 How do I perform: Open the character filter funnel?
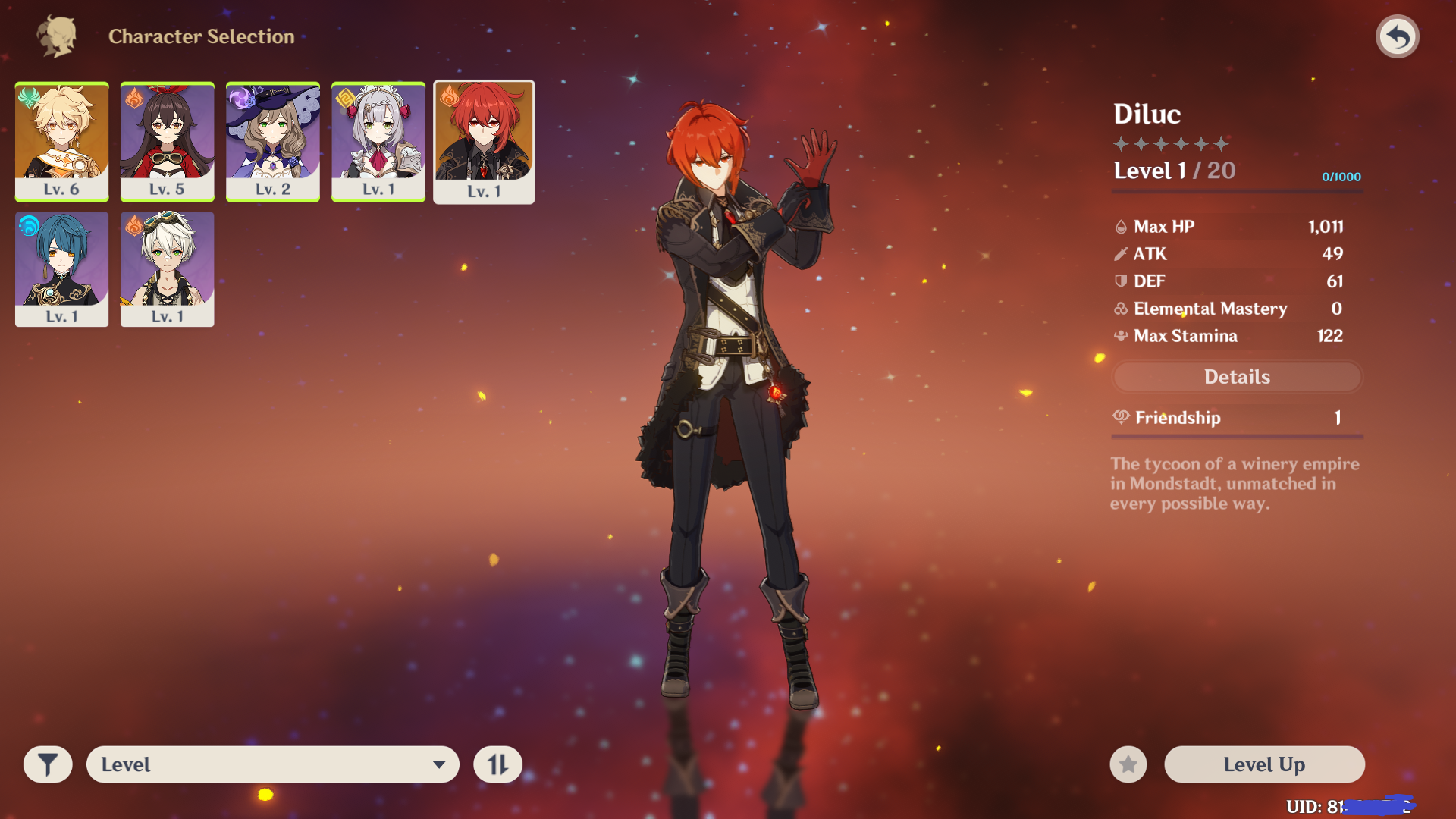48,764
